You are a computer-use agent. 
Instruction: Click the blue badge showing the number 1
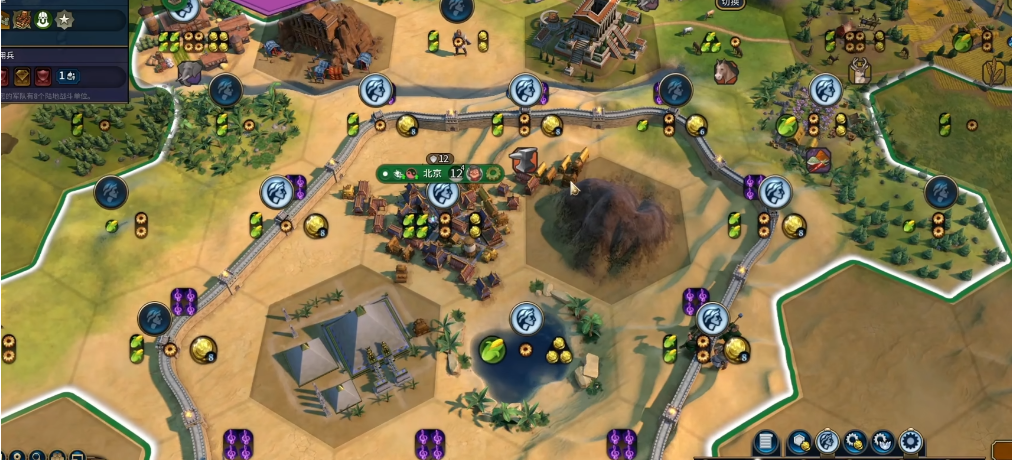(67, 76)
